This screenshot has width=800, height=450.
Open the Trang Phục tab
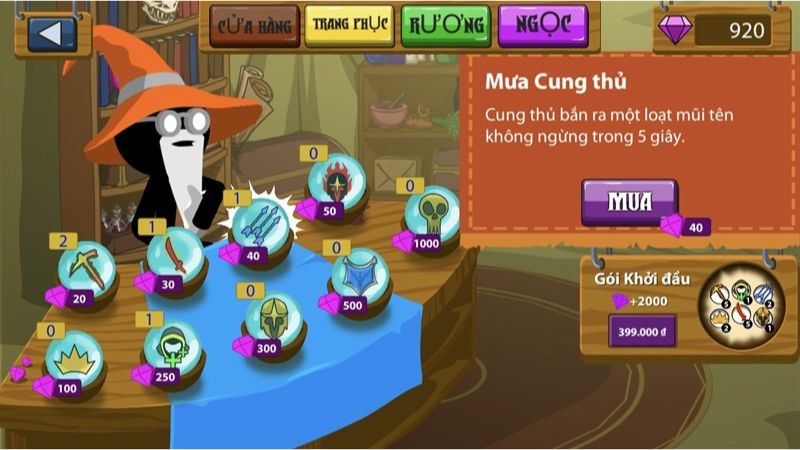click(x=348, y=25)
